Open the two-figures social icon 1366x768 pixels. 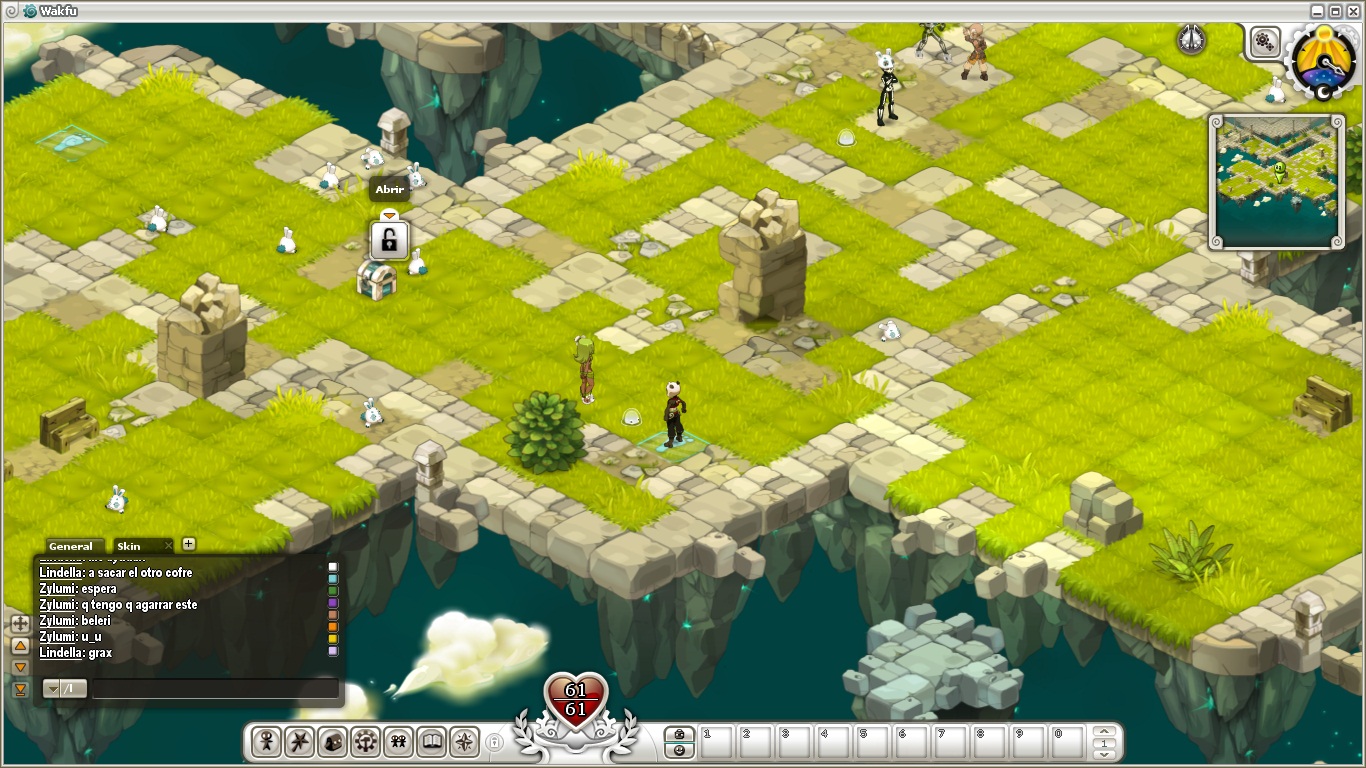(398, 742)
